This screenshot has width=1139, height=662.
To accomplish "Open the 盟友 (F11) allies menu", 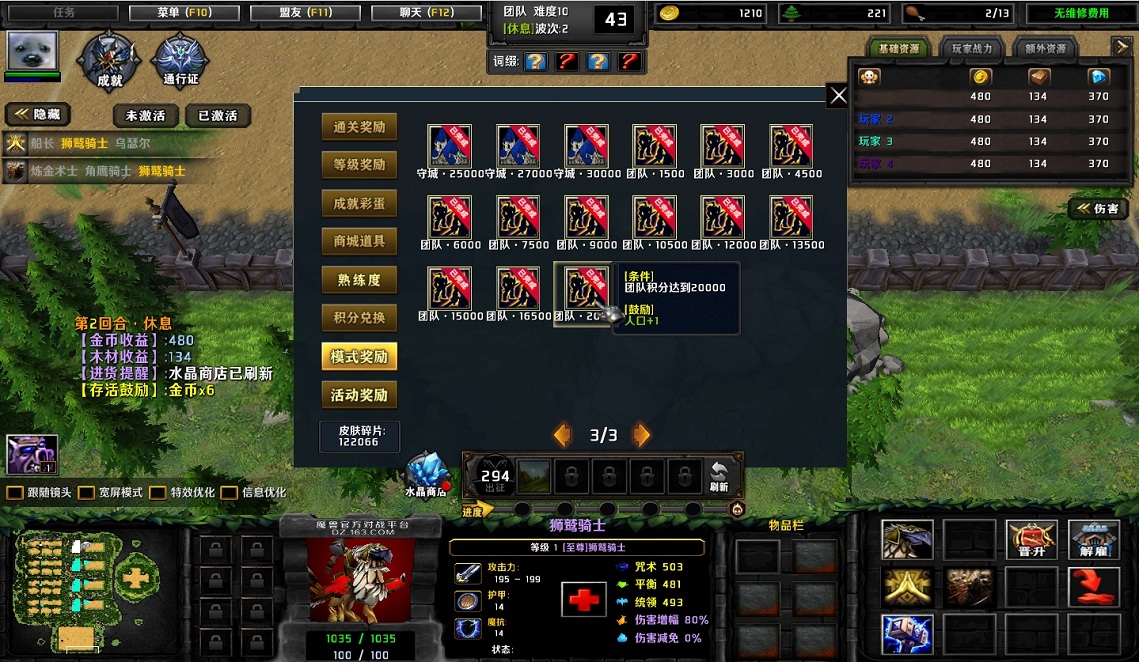I will 305,13.
